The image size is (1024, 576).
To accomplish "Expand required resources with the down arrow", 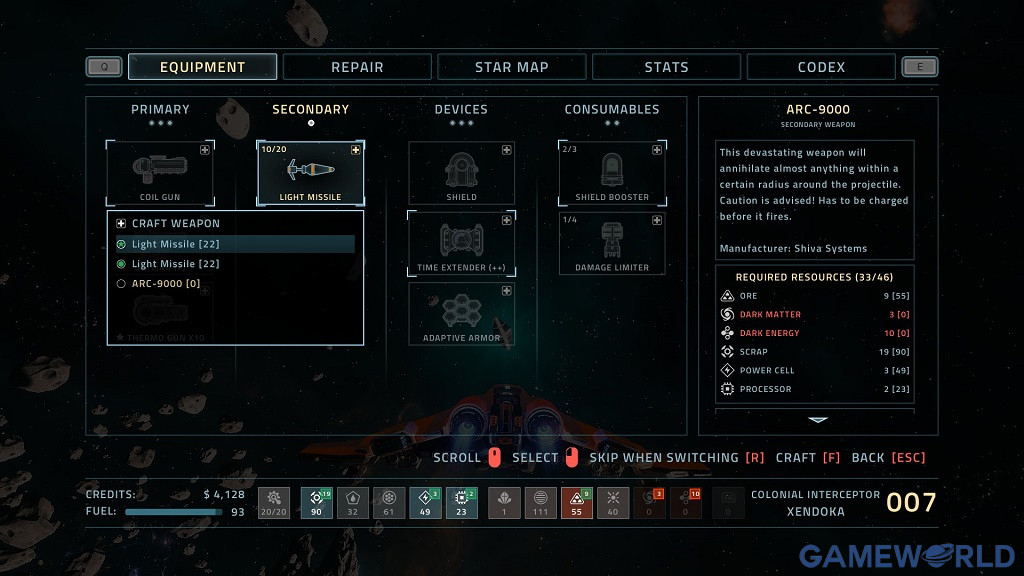I will click(818, 420).
